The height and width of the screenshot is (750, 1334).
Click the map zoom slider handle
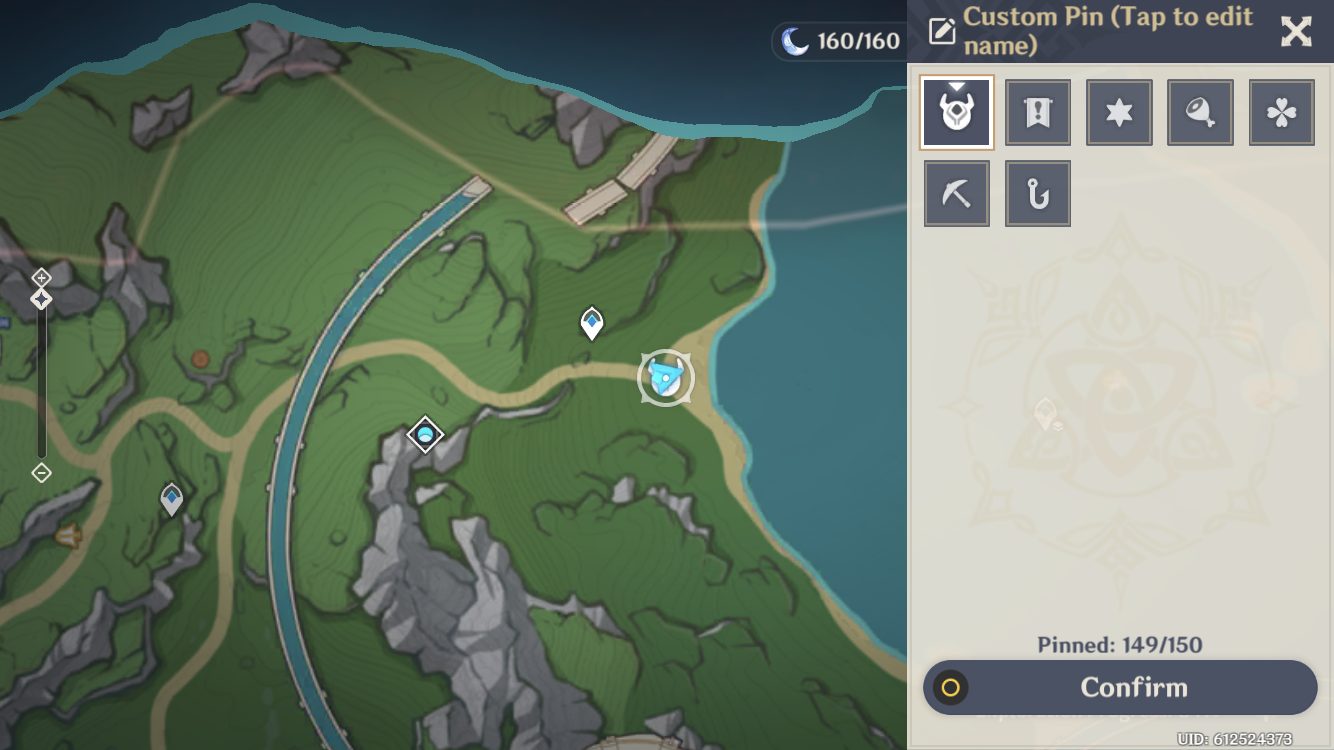tap(41, 299)
